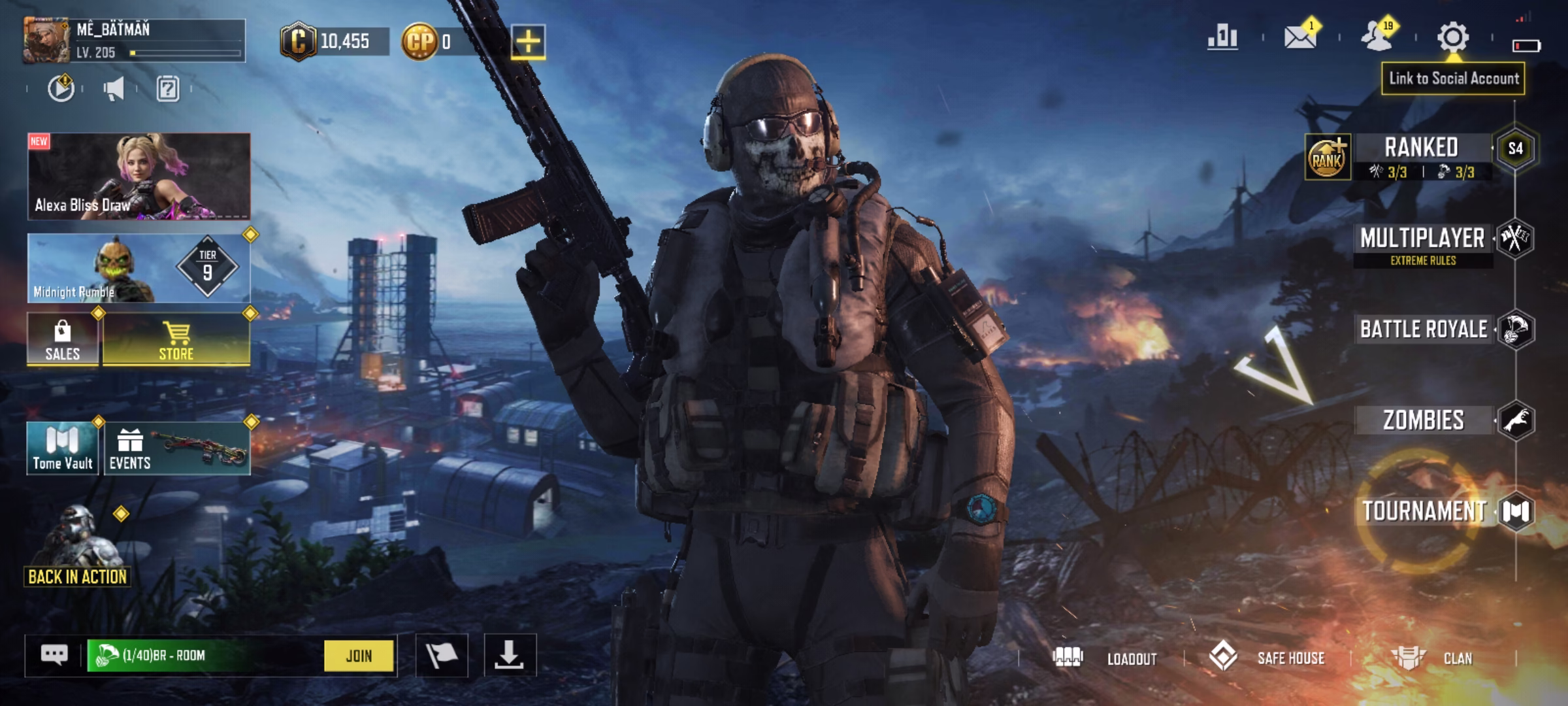The height and width of the screenshot is (706, 1568).
Task: View the leaderboard bar chart icon
Action: pos(1222,37)
